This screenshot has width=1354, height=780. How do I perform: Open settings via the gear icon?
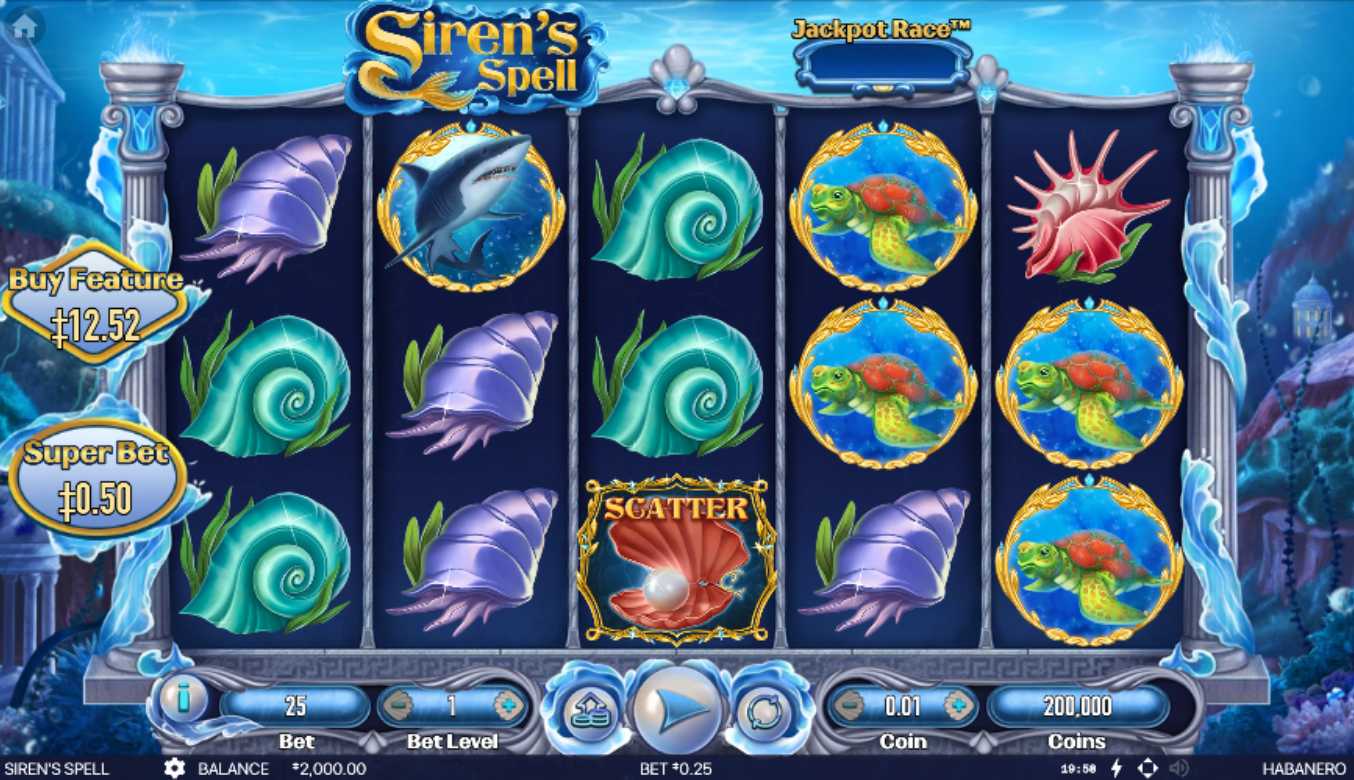[174, 768]
